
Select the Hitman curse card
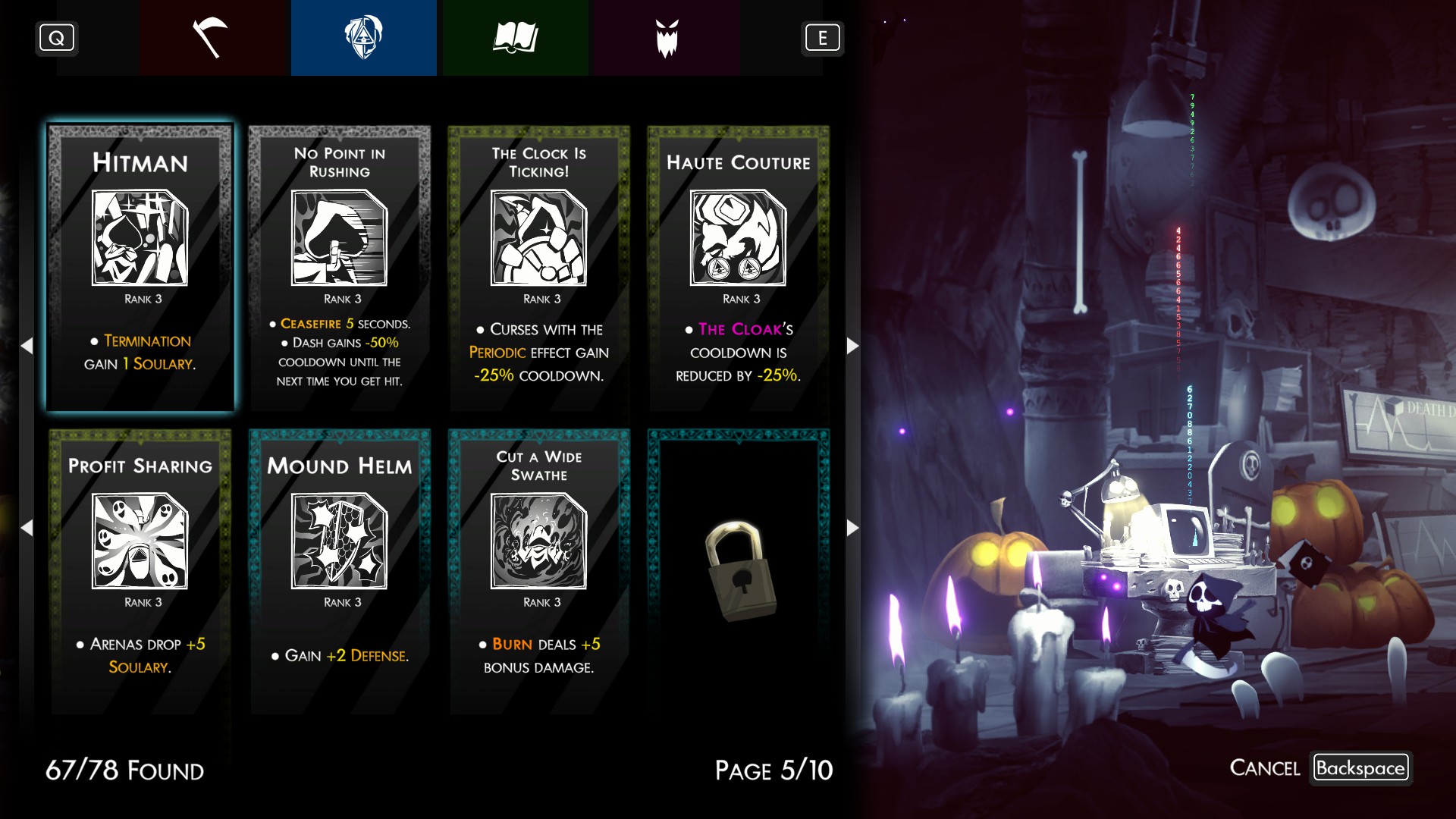click(x=140, y=268)
